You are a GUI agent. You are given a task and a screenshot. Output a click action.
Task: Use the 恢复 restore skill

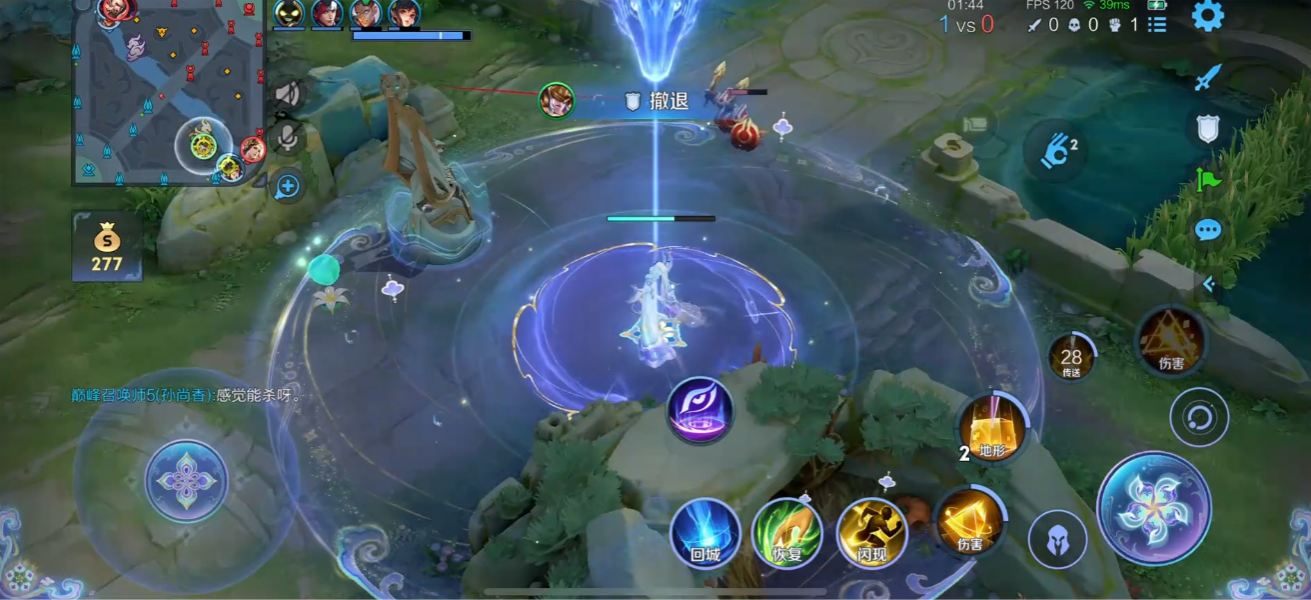pyautogui.click(x=787, y=533)
